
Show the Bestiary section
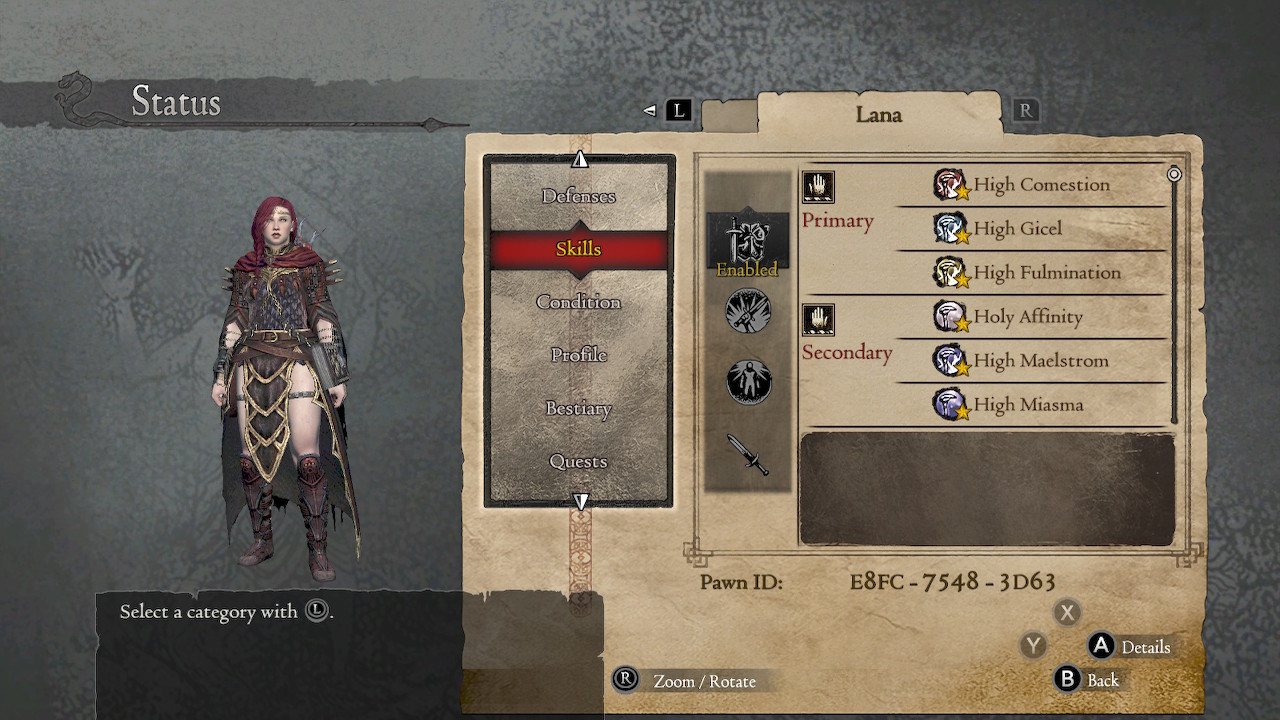tap(578, 408)
